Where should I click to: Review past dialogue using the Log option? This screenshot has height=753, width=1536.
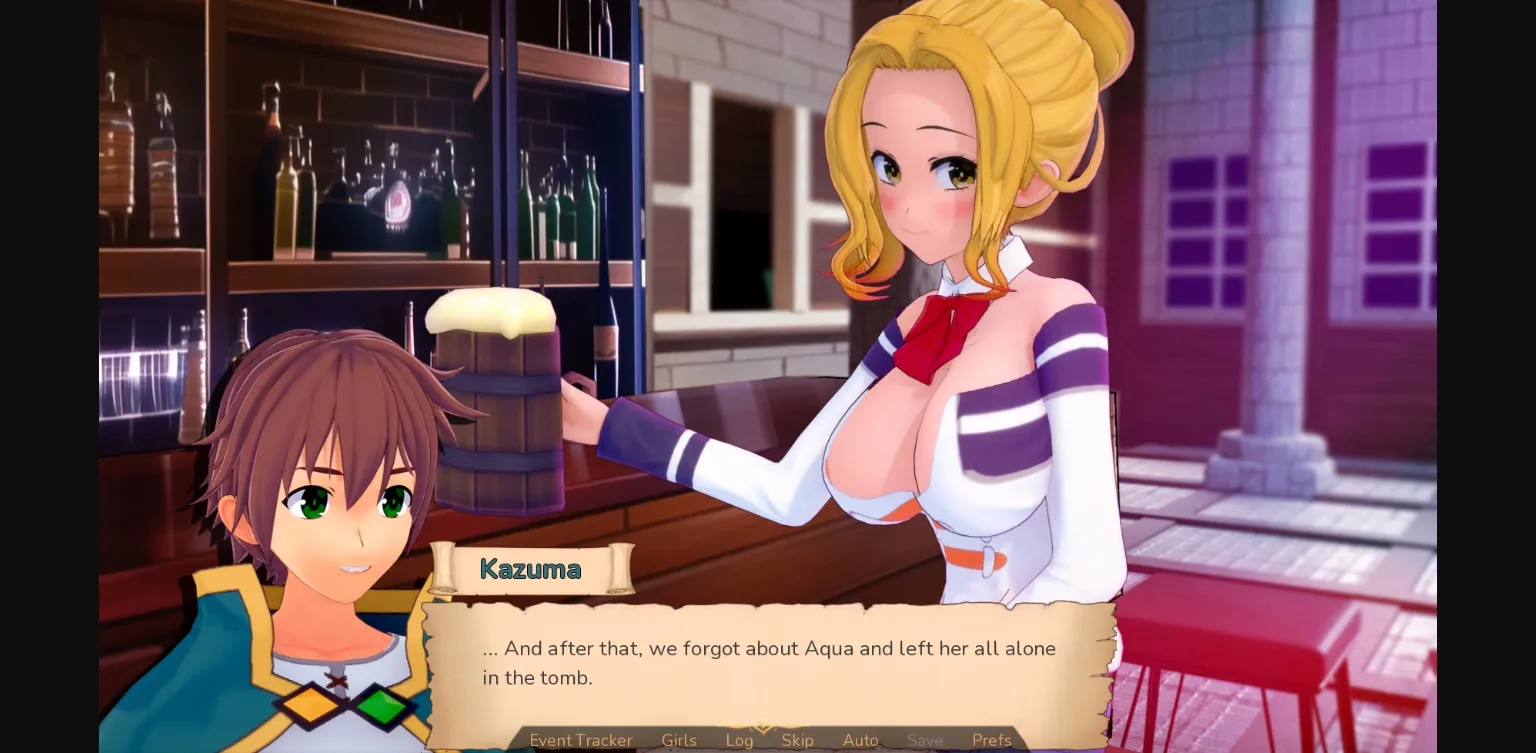[x=739, y=740]
